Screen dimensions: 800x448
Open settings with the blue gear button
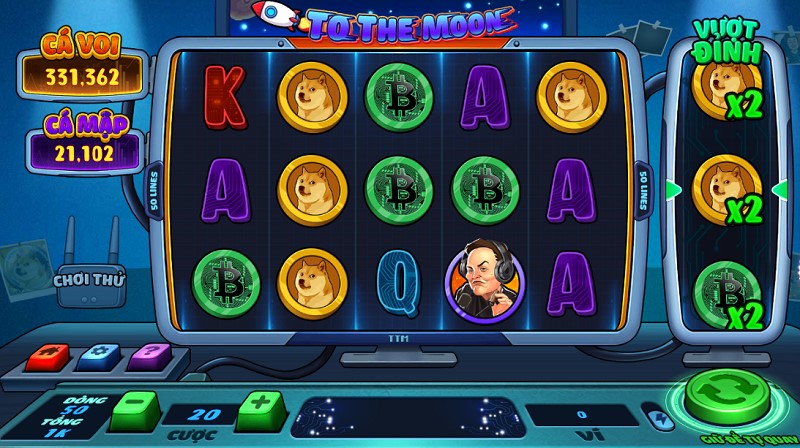(x=99, y=356)
